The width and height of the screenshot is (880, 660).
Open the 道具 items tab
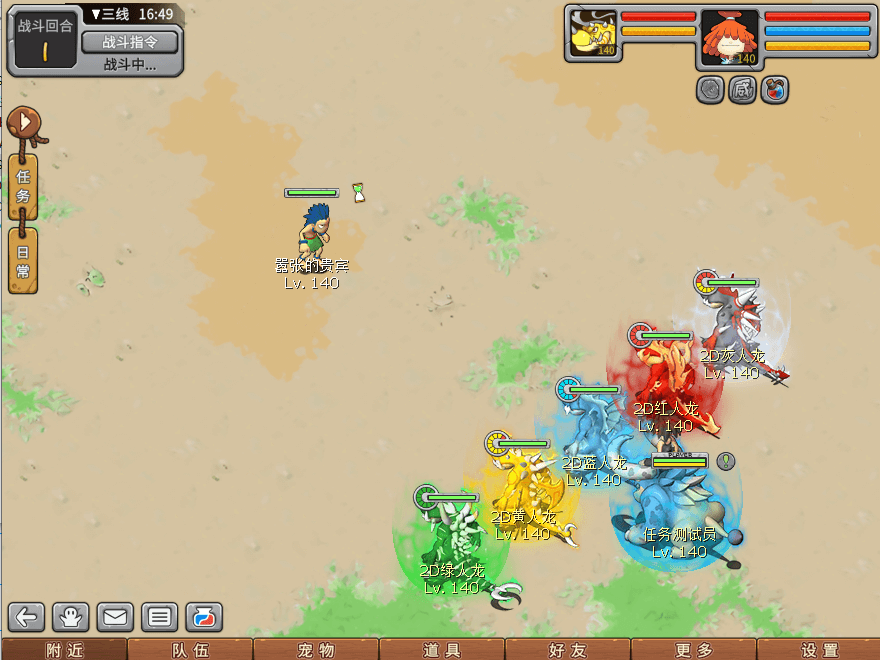click(x=440, y=650)
